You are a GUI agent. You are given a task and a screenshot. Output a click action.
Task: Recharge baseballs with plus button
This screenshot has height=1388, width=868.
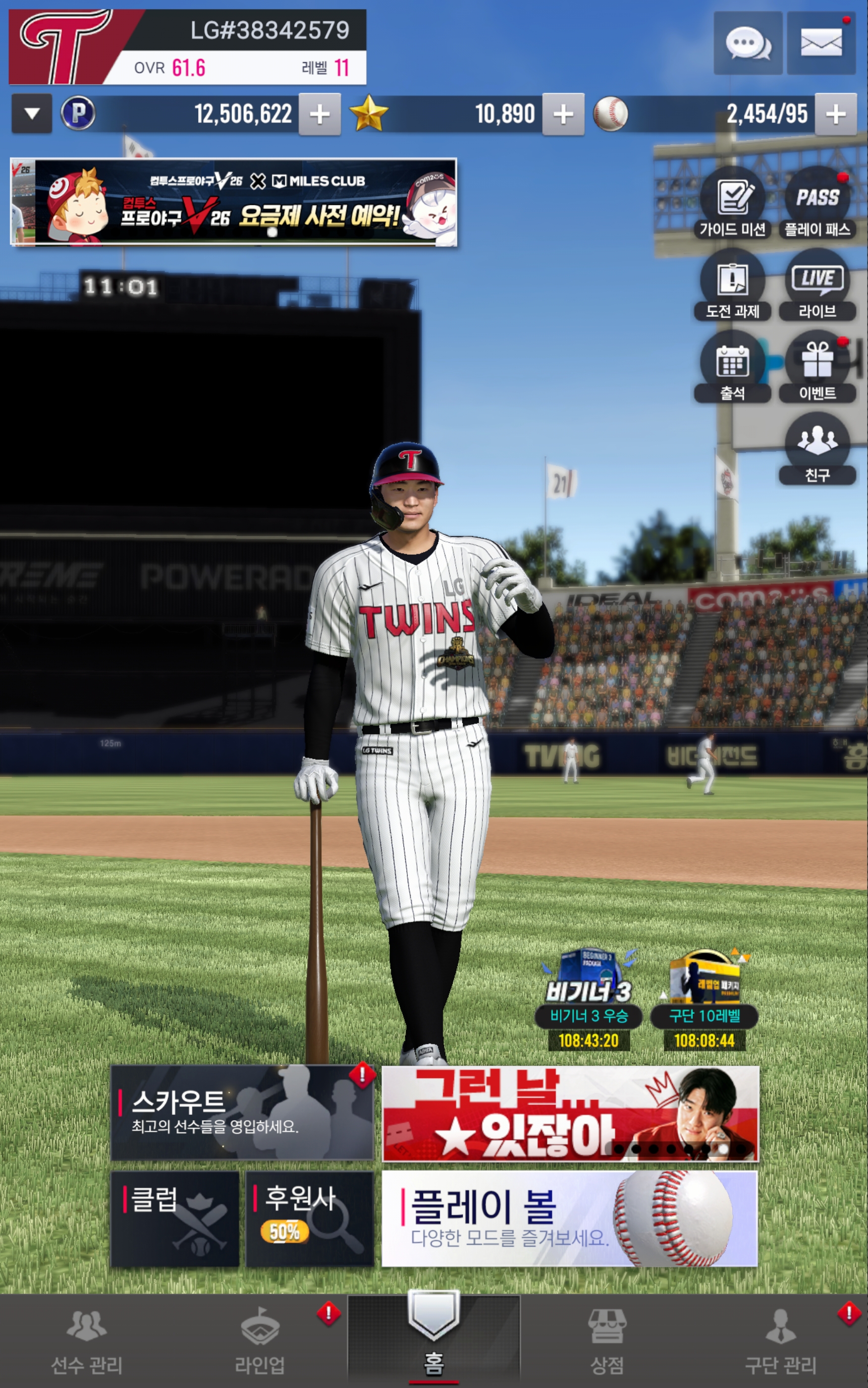(x=835, y=114)
